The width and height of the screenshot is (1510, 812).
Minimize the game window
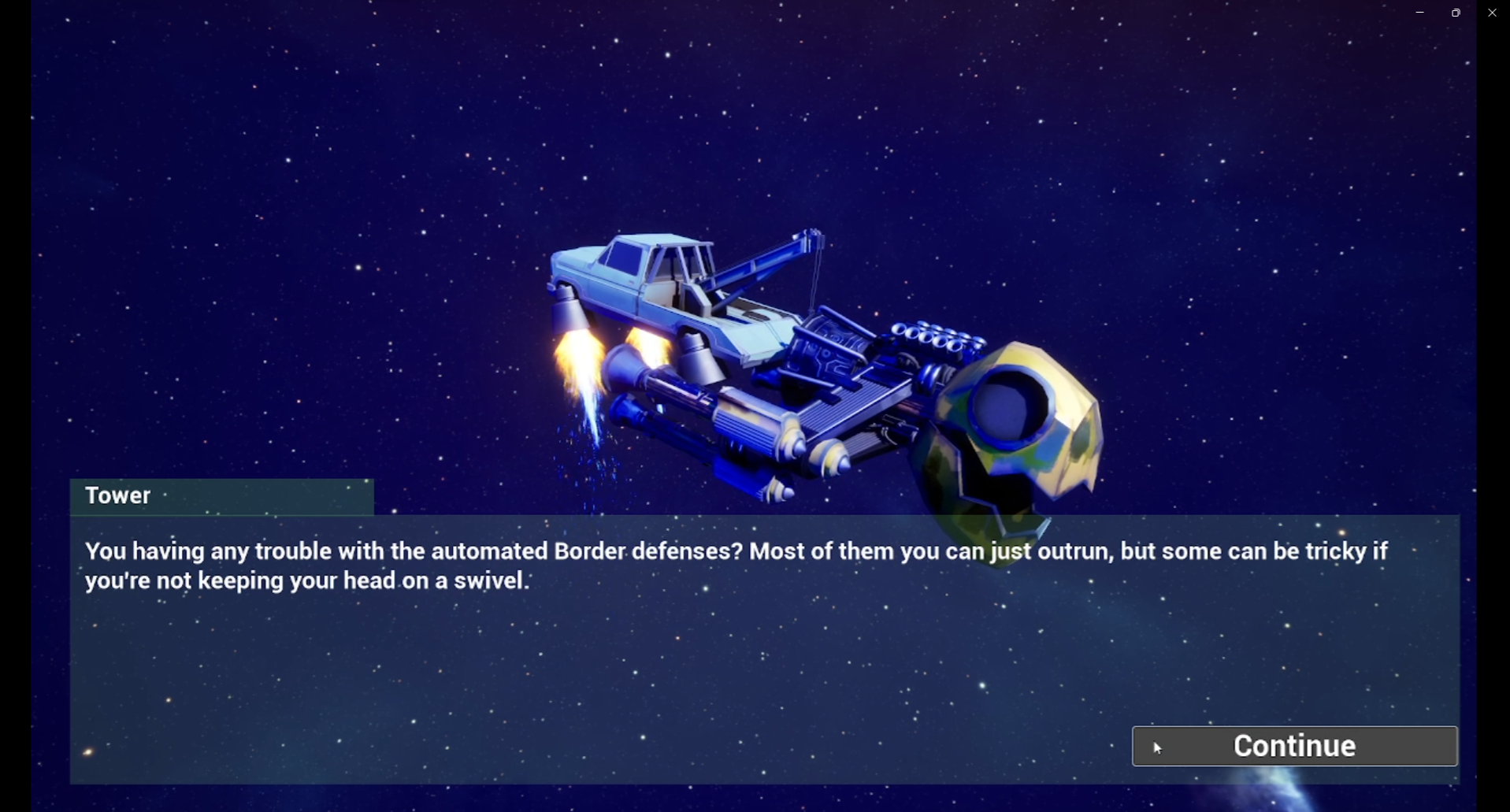pyautogui.click(x=1419, y=13)
